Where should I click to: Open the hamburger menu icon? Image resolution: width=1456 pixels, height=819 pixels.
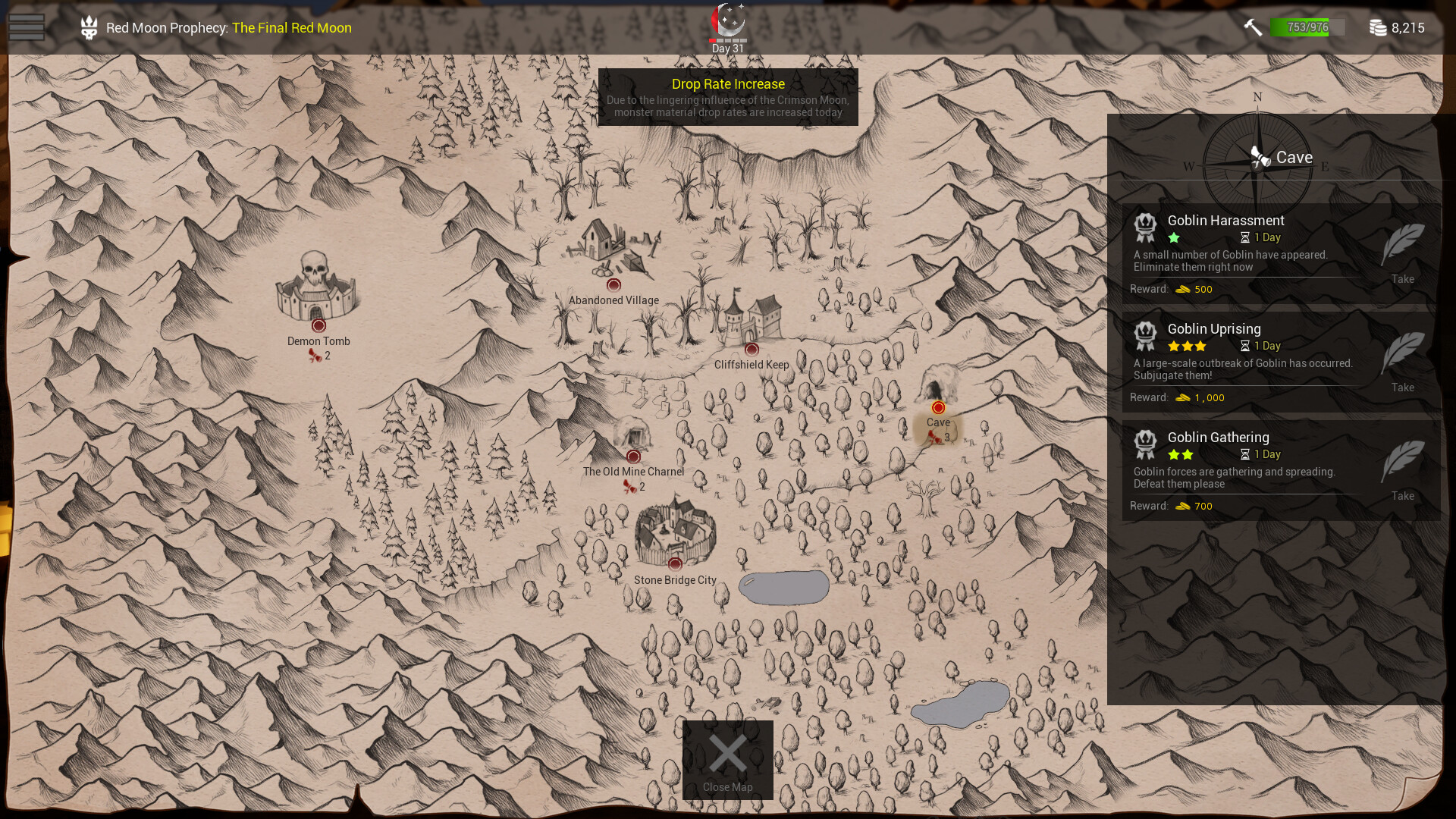click(x=27, y=27)
